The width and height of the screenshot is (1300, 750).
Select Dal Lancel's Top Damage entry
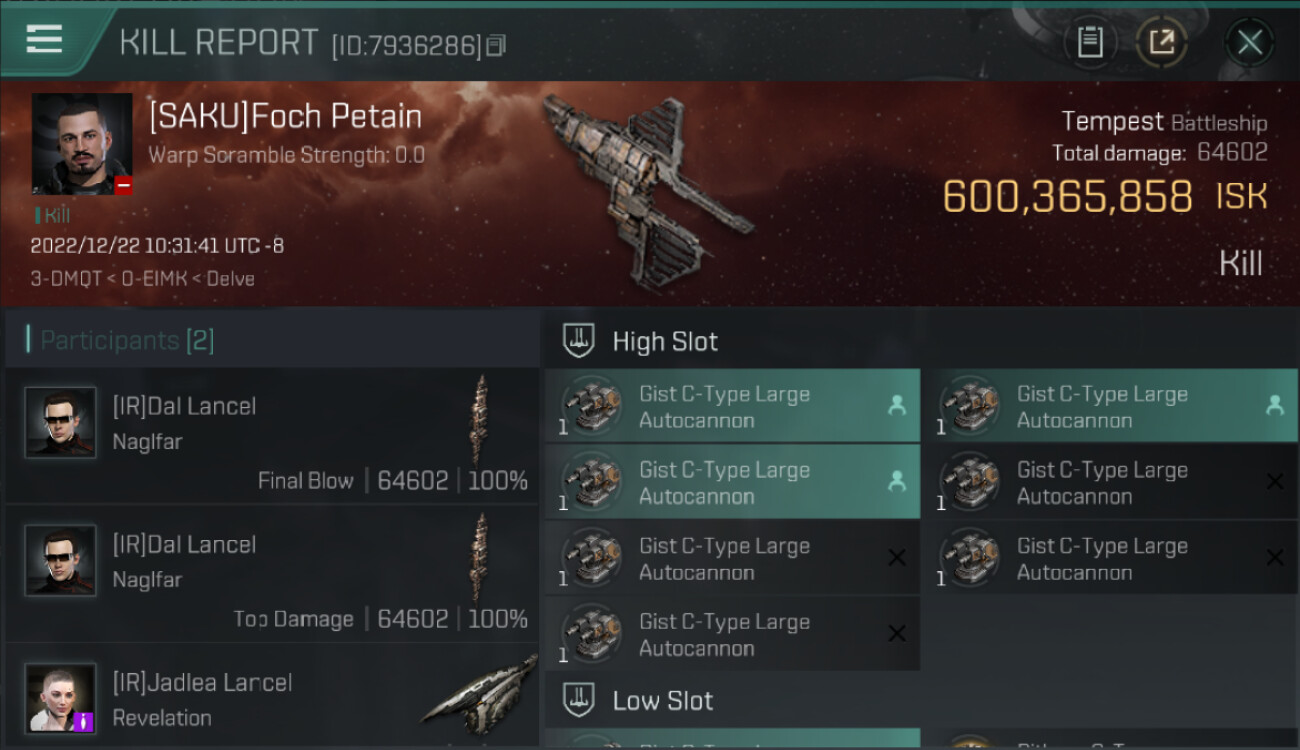tap(272, 574)
